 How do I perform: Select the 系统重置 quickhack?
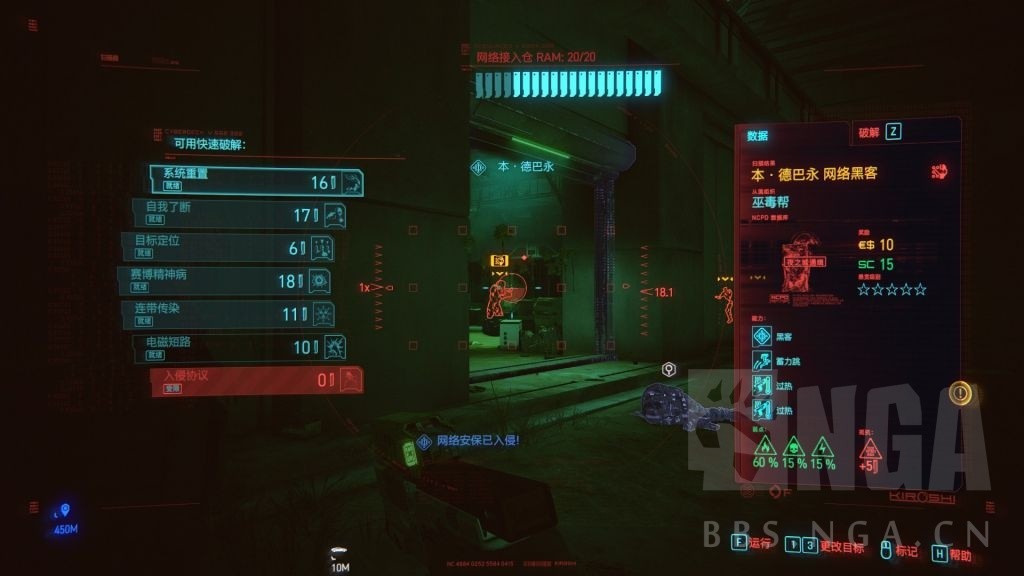click(256, 182)
